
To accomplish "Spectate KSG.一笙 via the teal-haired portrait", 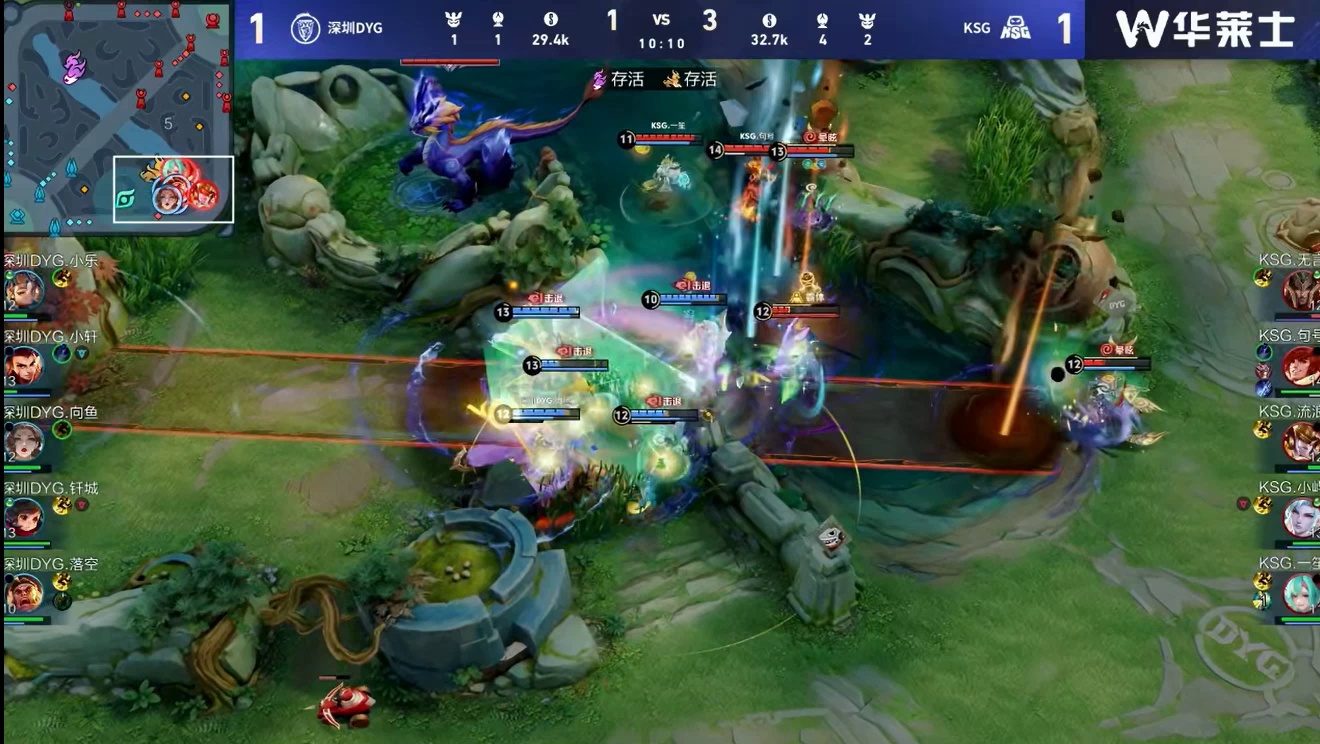I will [x=1300, y=592].
